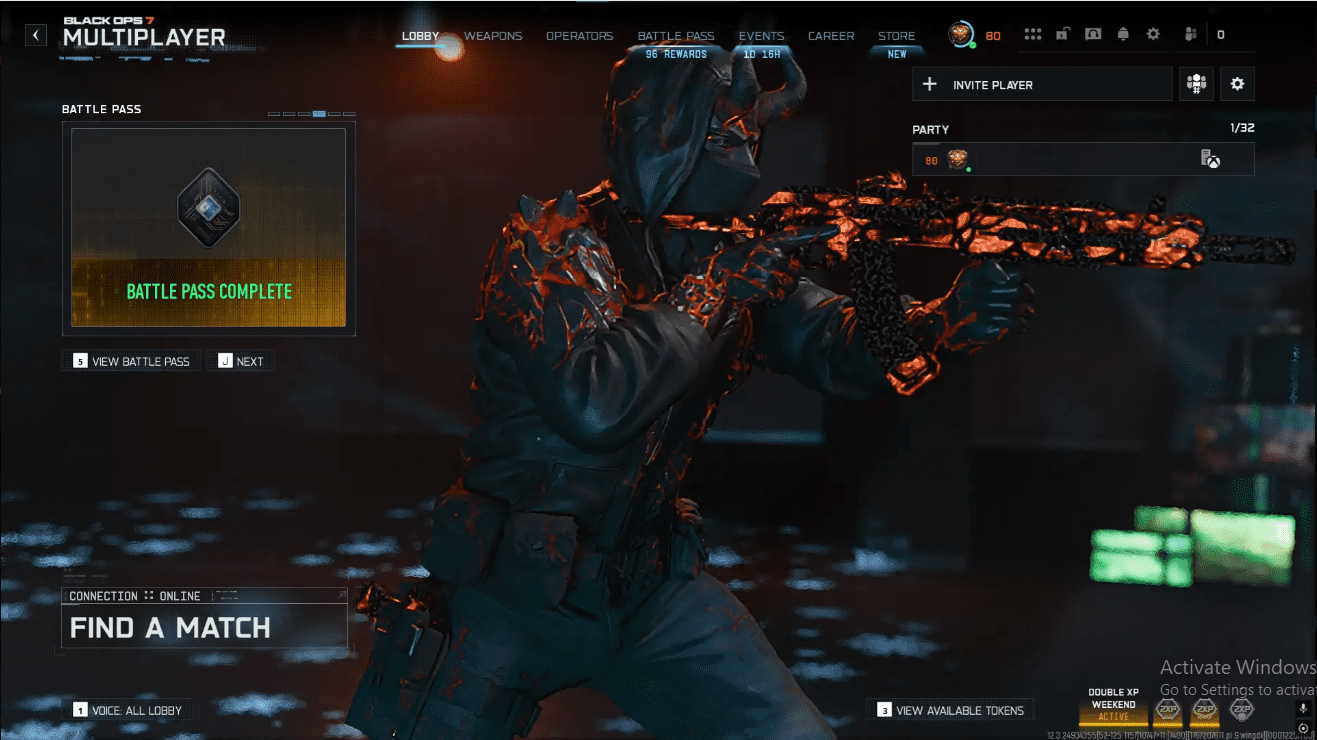Open the social groups icon near the counter
Viewport: 1317px width, 740px height.
pos(1190,33)
